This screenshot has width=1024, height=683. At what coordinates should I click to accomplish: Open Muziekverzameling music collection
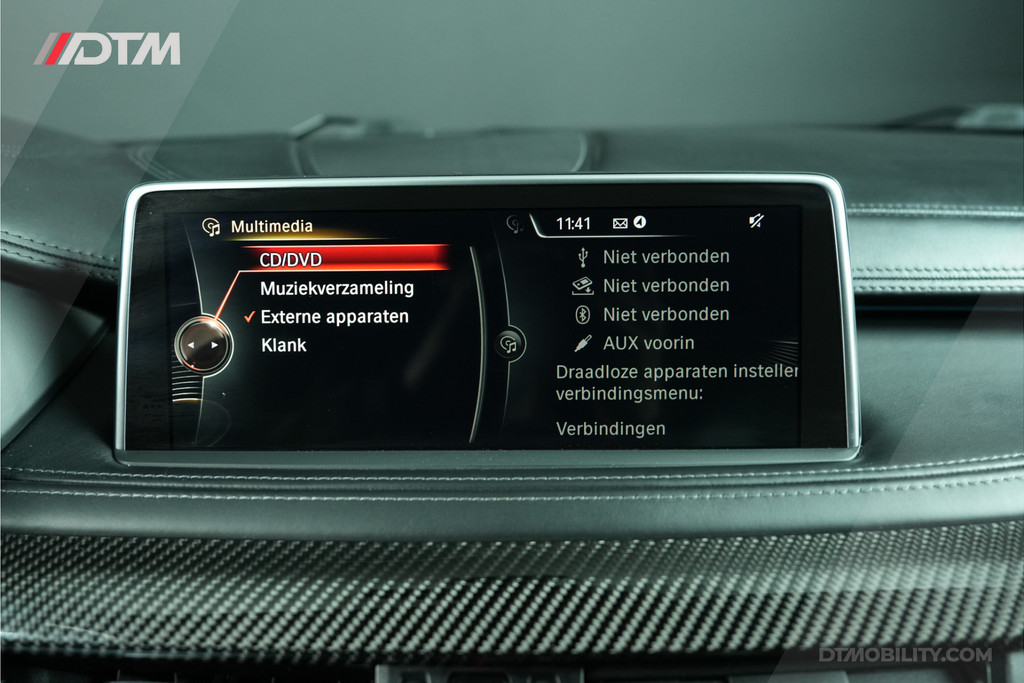pyautogui.click(x=336, y=288)
